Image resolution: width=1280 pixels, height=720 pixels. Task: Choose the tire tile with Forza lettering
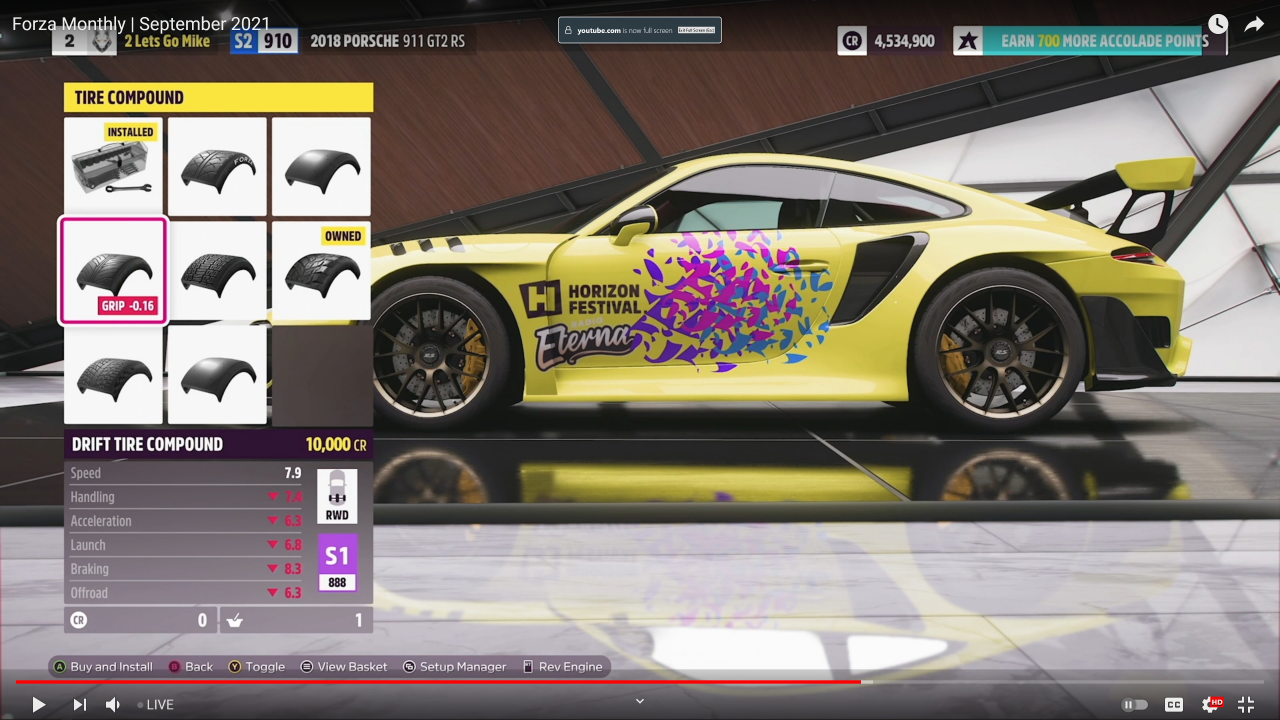(217, 166)
